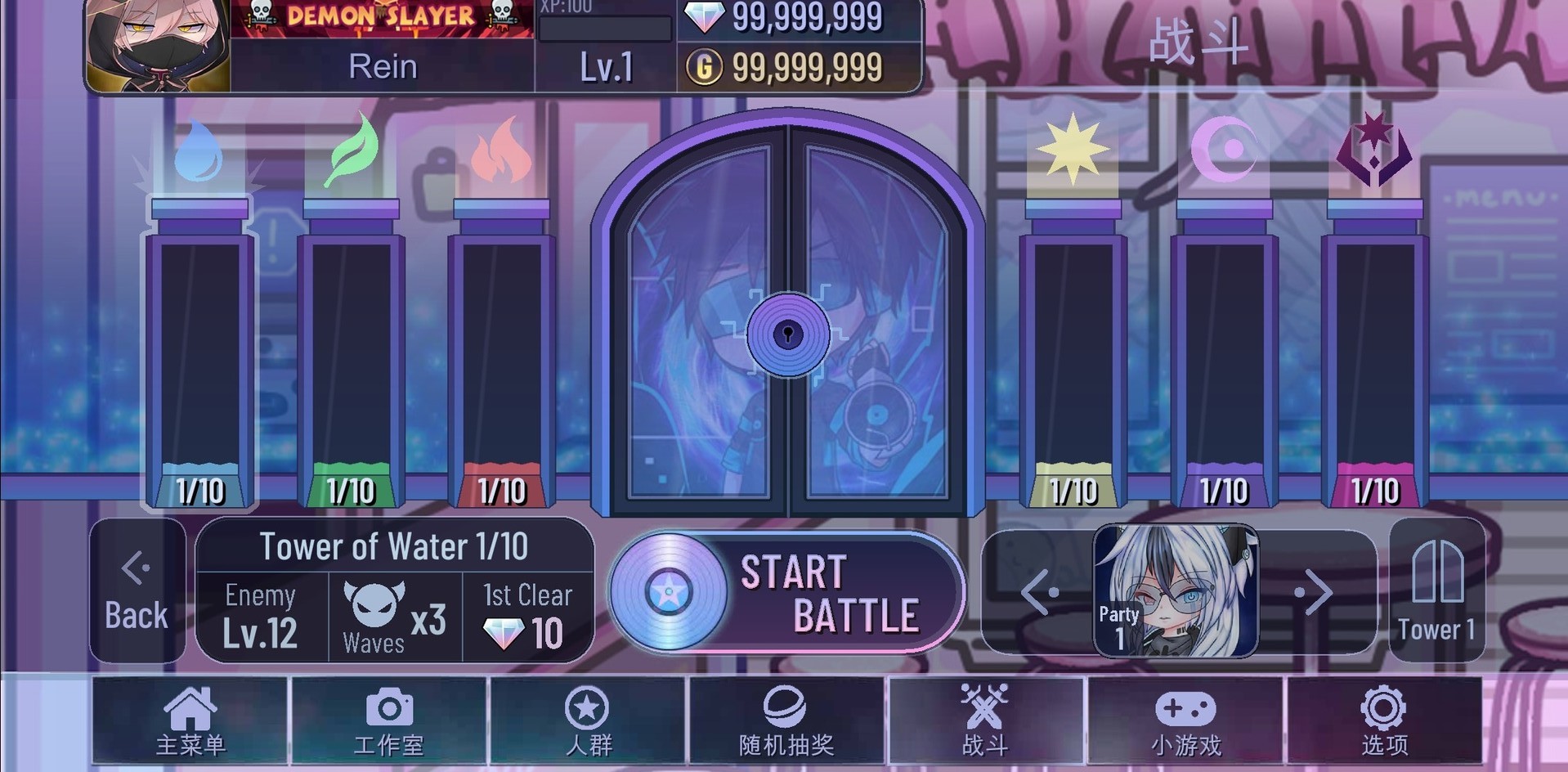This screenshot has height=772, width=1568.
Task: Open the Party 1 character portrait
Action: coord(1176,591)
